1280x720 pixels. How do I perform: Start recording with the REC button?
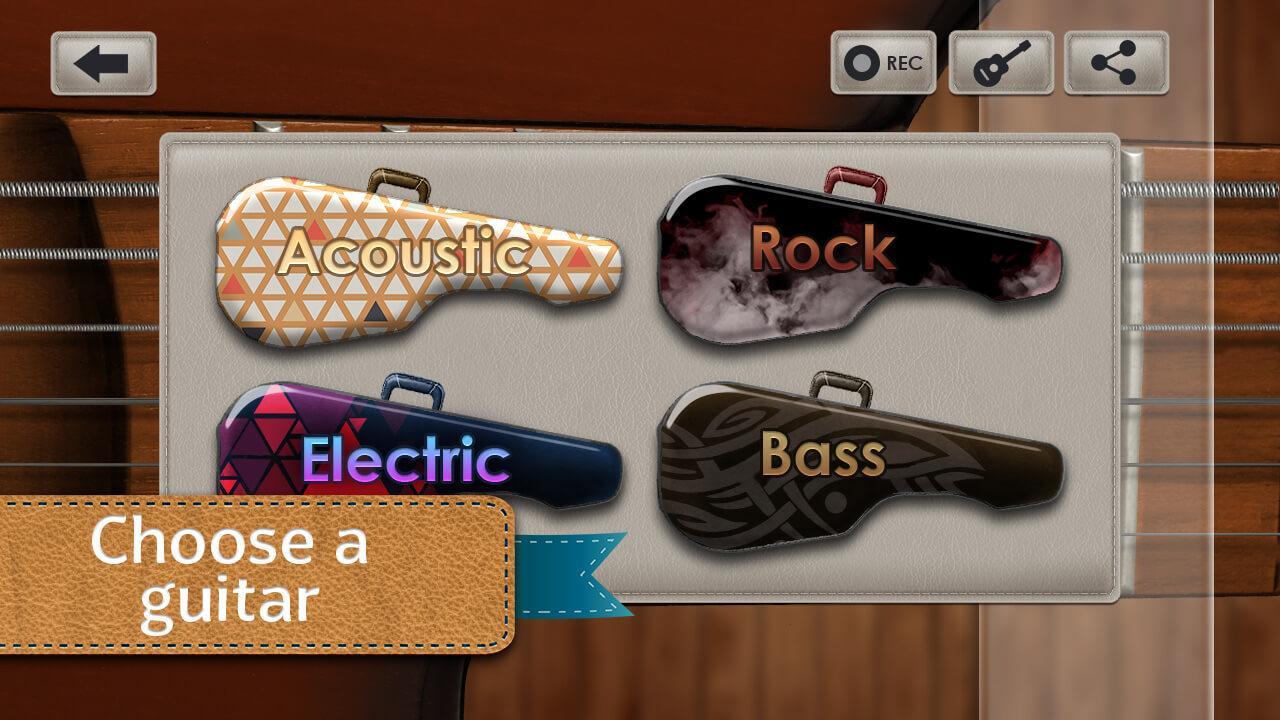883,63
